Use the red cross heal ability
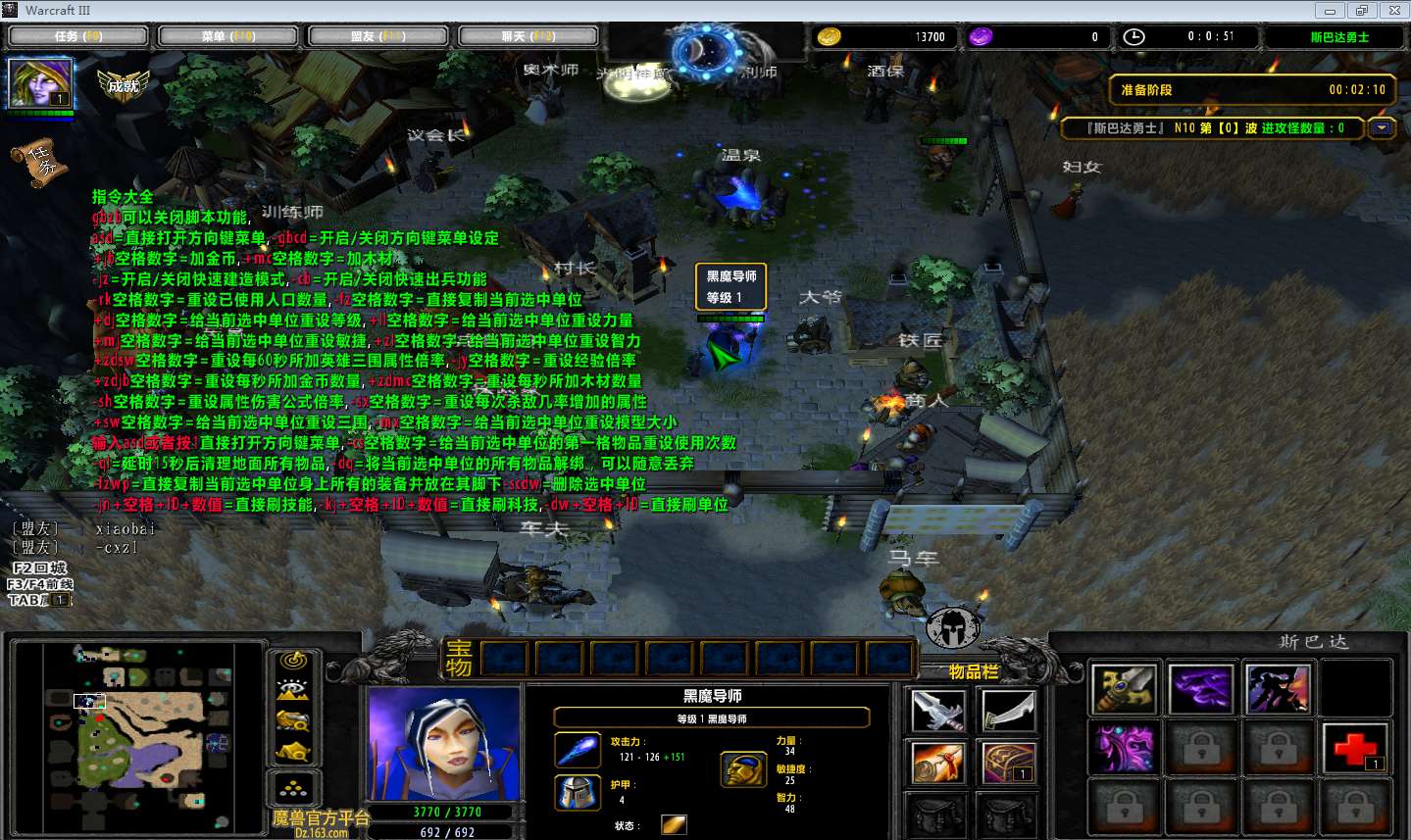This screenshot has height=840, width=1411. [1355, 747]
